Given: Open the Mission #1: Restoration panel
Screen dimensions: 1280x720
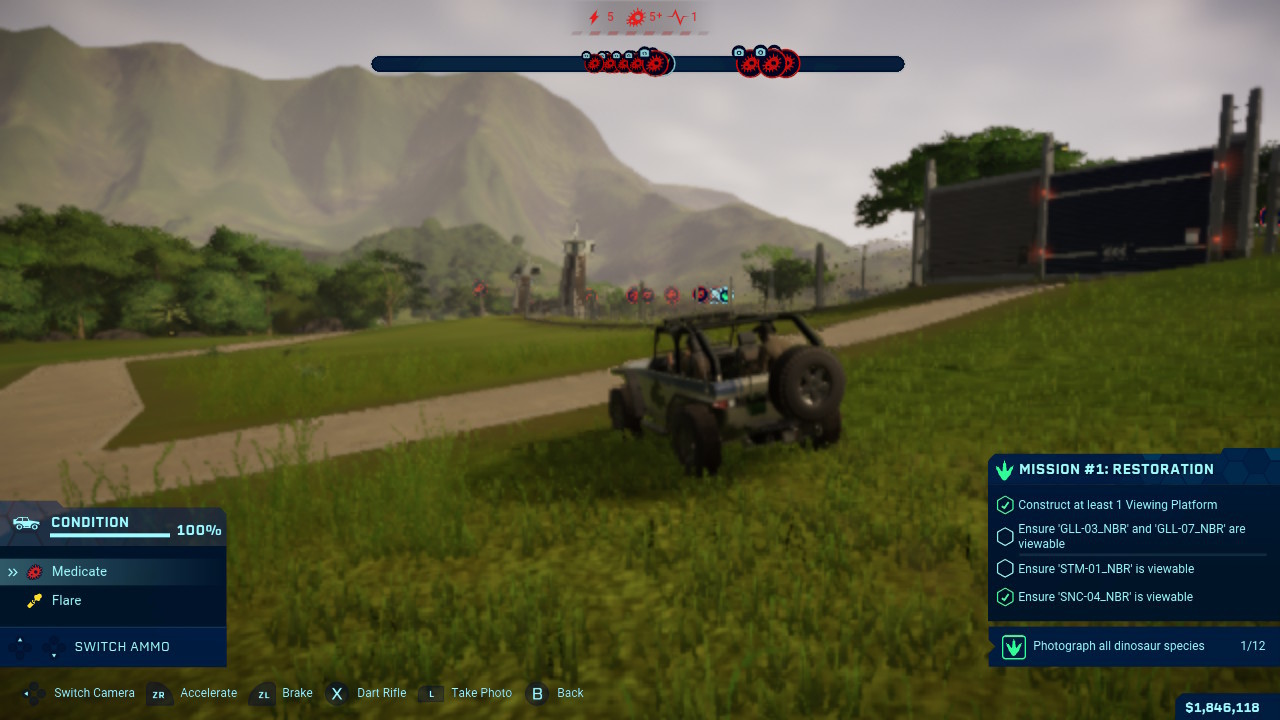Looking at the screenshot, I should pyautogui.click(x=1116, y=469).
